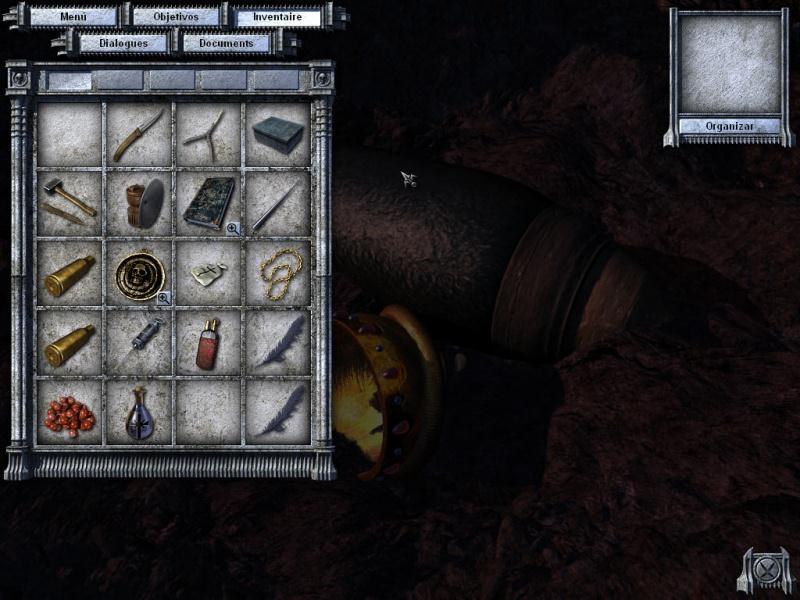This screenshot has height=600, width=800.
Task: Click the Organizar button
Action: click(x=728, y=126)
